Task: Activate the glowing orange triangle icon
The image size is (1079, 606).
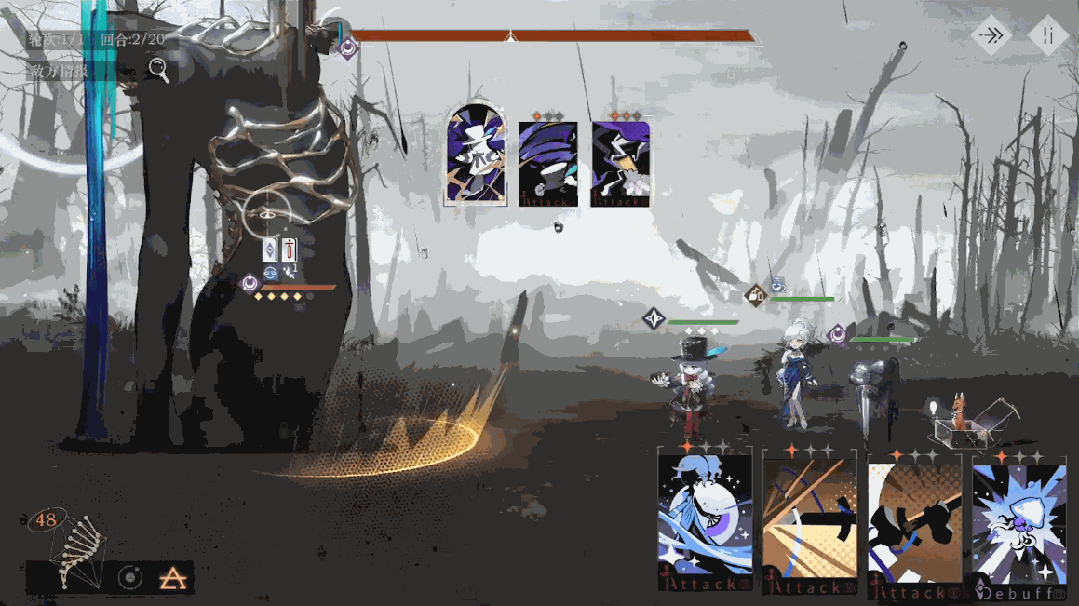Action: (x=168, y=577)
